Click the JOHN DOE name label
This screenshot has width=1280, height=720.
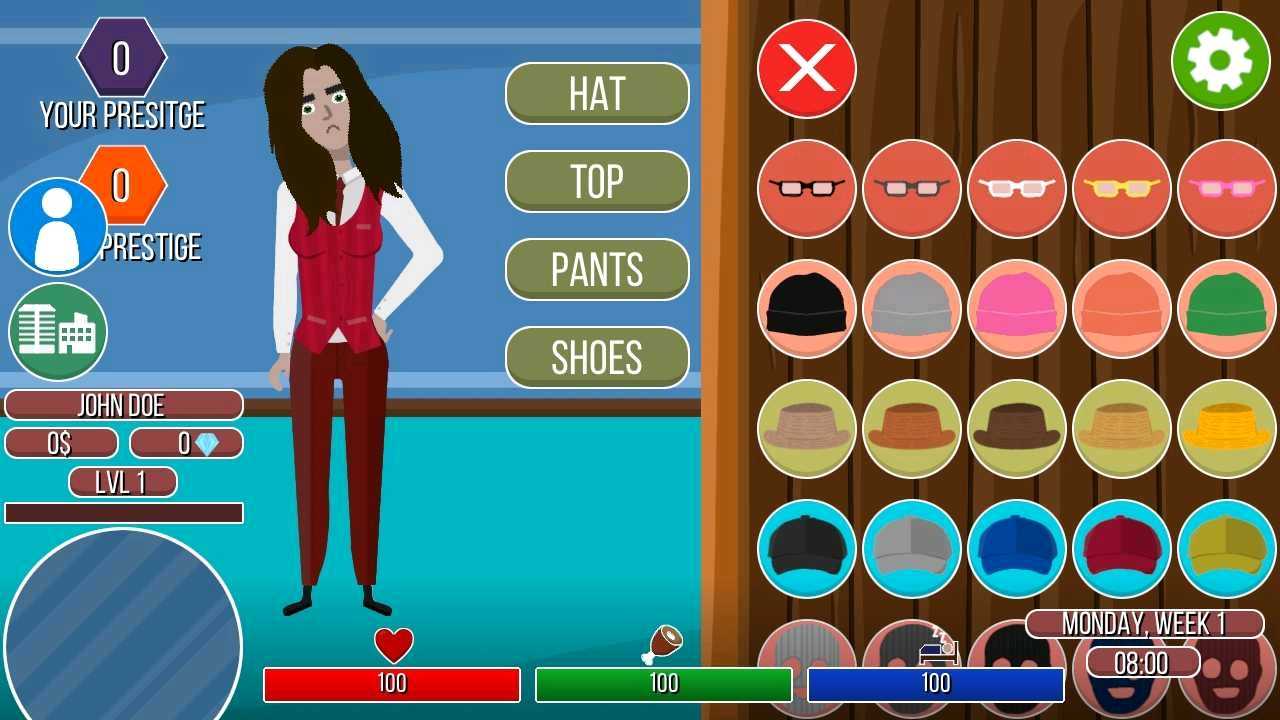pos(124,405)
